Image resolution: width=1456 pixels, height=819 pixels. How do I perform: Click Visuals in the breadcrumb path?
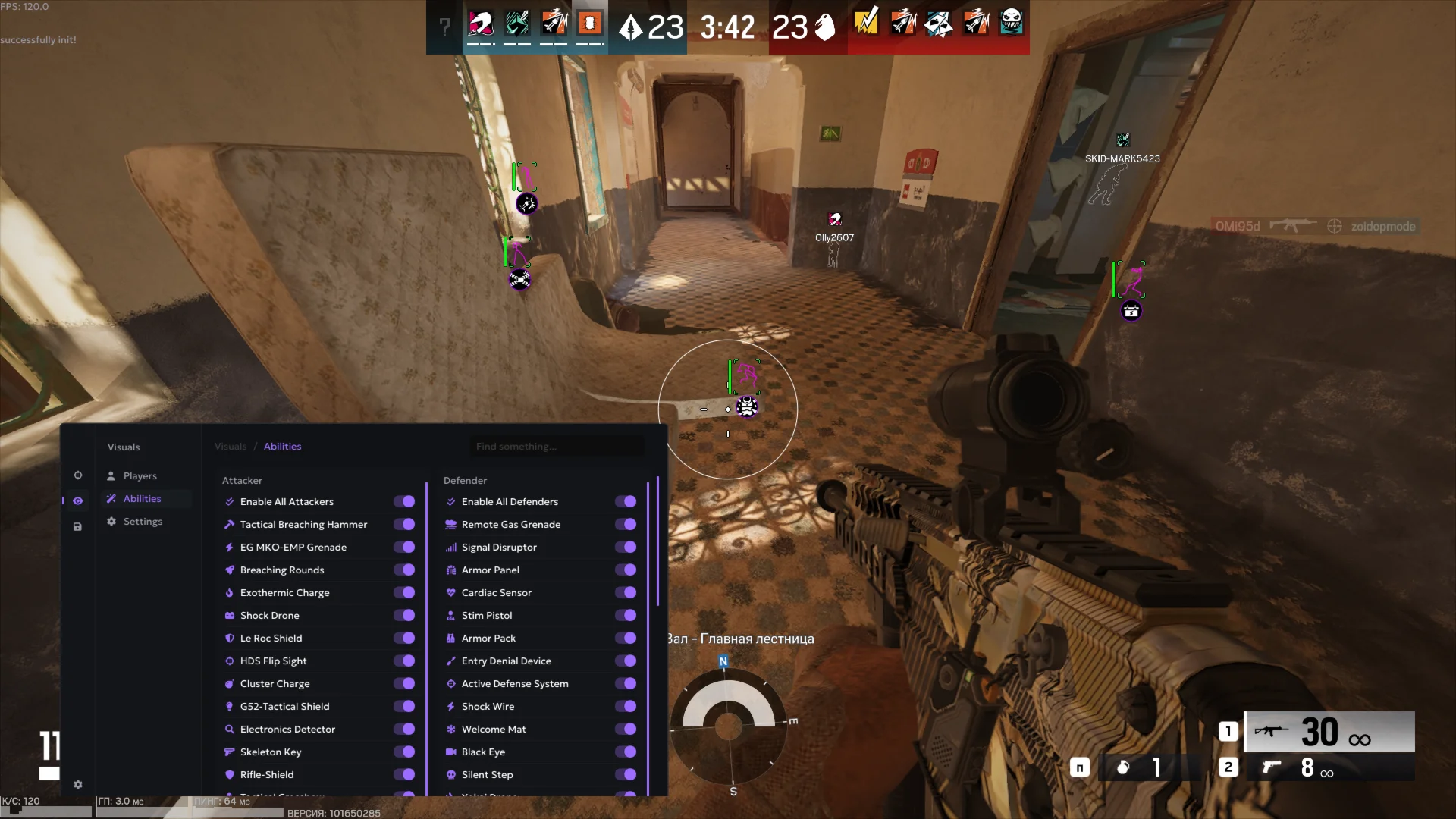[231, 446]
